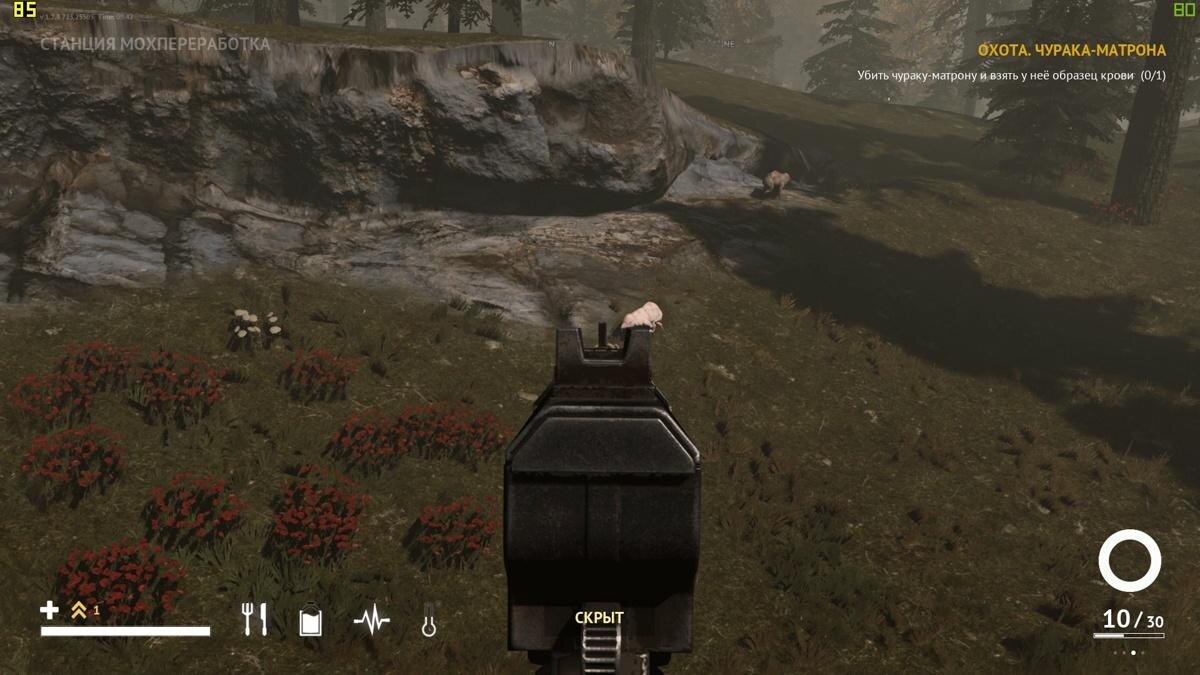Click the Станция Мохпереработка location label
1200x675 pixels.
155,45
